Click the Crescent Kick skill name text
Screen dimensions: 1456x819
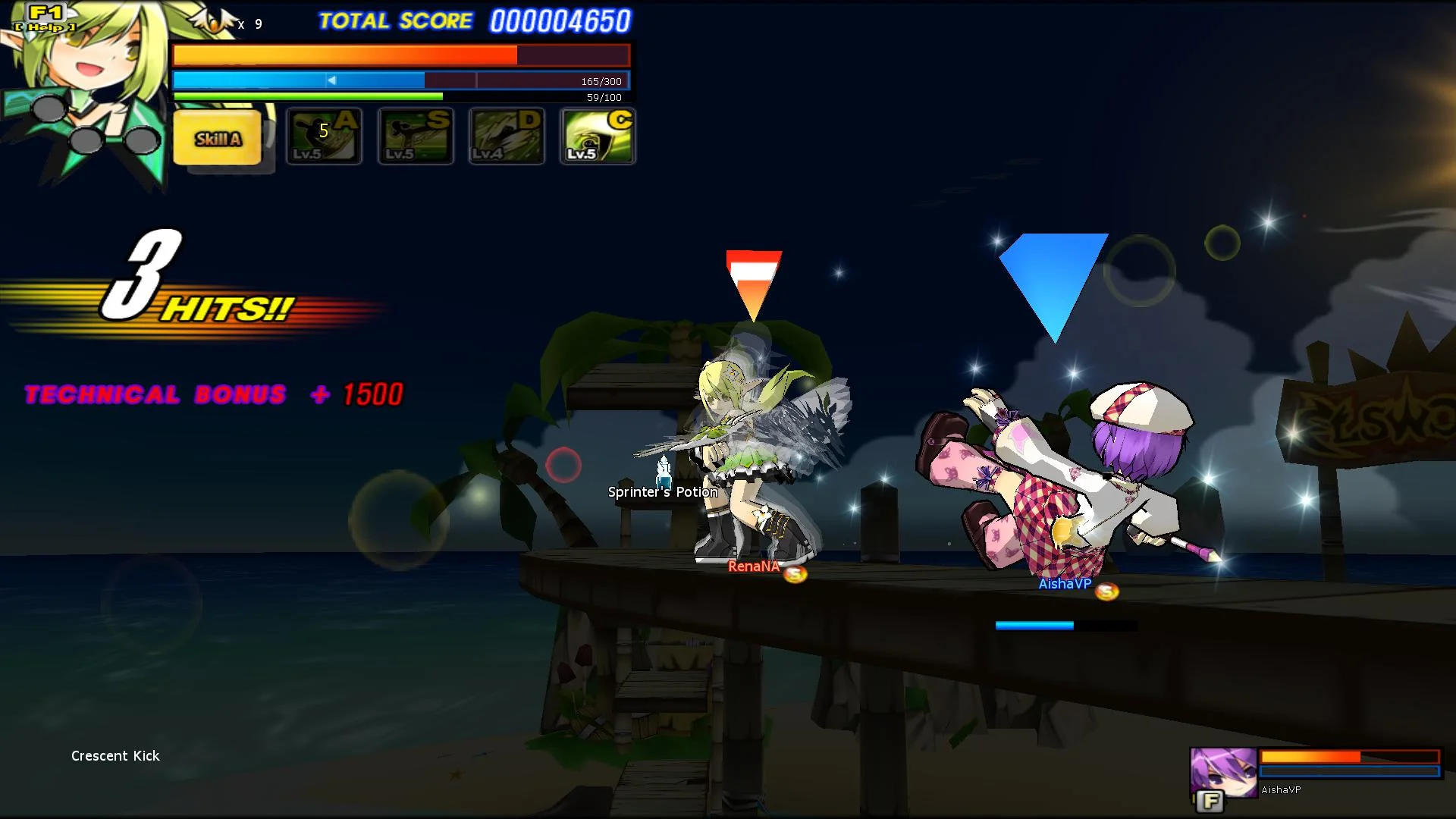tap(115, 755)
